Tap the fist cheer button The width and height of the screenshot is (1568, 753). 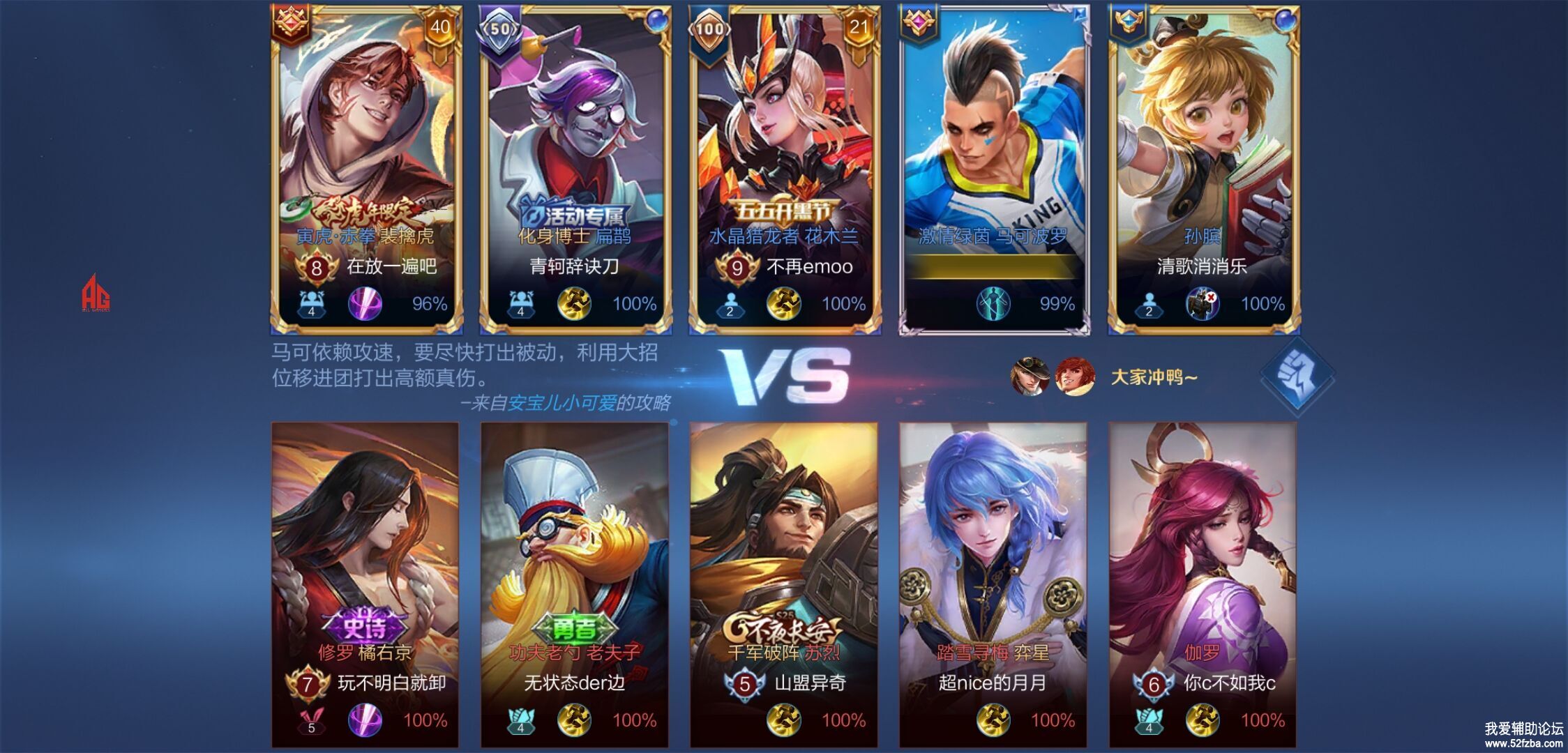pos(1297,376)
